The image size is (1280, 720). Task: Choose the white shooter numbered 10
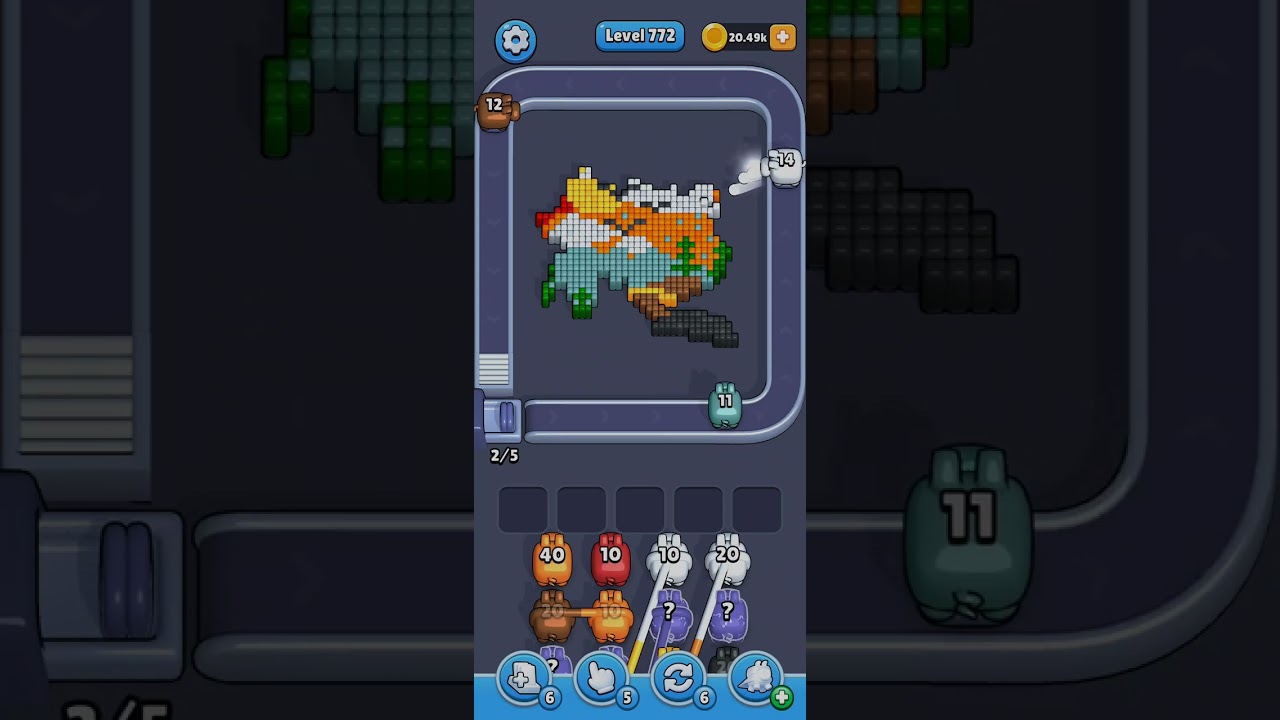click(669, 560)
